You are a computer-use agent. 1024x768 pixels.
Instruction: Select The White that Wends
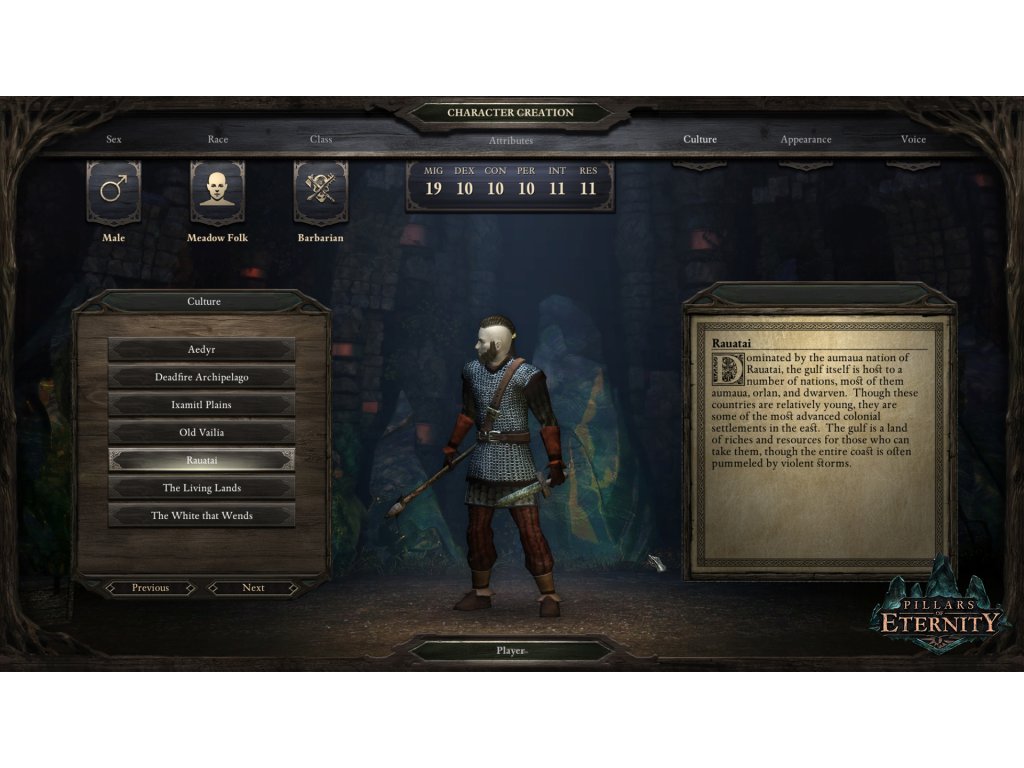tap(201, 516)
